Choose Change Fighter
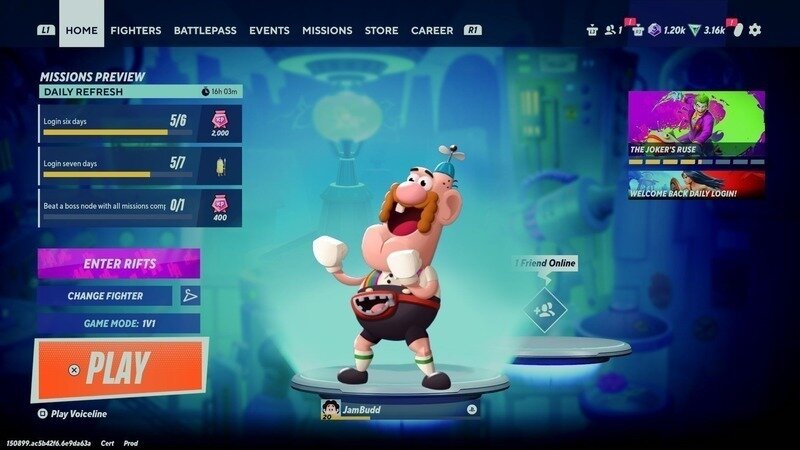Image resolution: width=800 pixels, height=450 pixels. click(x=105, y=296)
